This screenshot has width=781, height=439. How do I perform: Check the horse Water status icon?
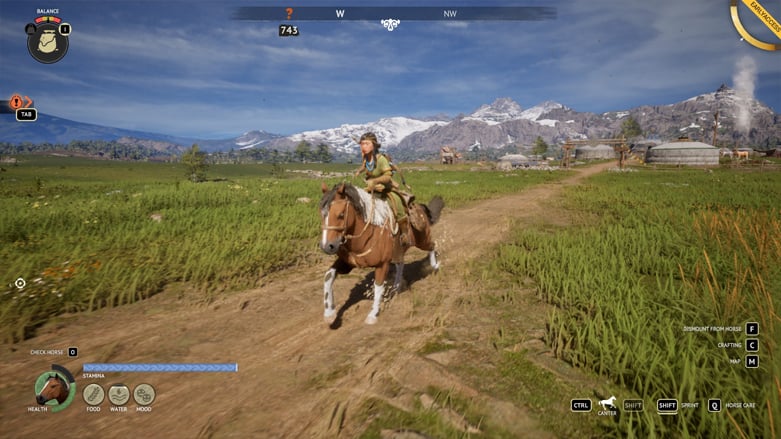click(x=119, y=394)
